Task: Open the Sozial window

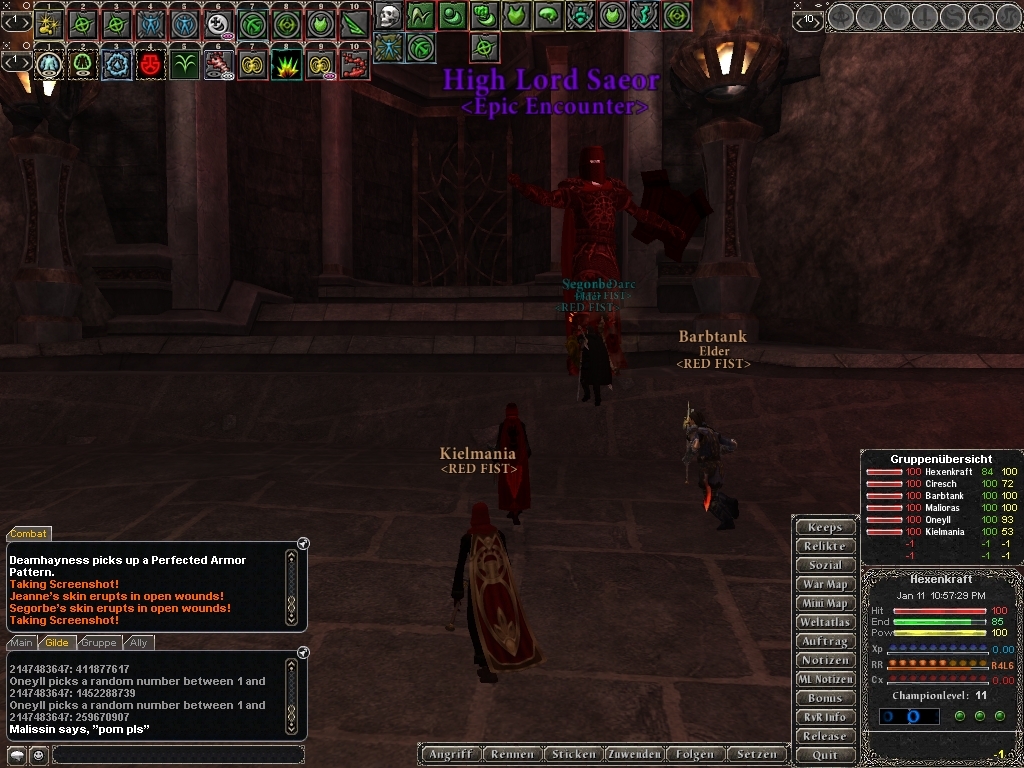Action: pos(825,565)
